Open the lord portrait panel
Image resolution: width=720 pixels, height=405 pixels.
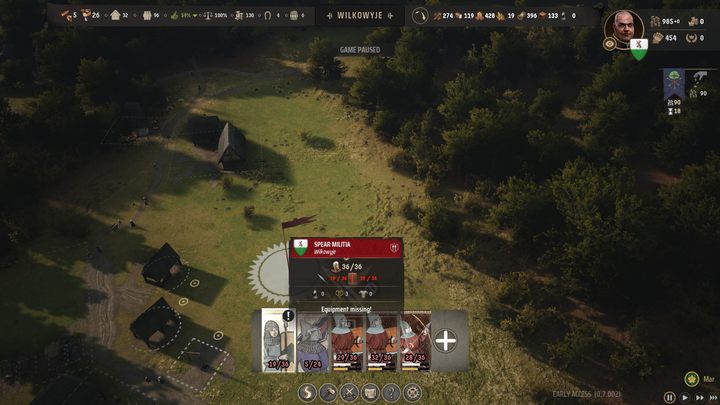click(625, 27)
